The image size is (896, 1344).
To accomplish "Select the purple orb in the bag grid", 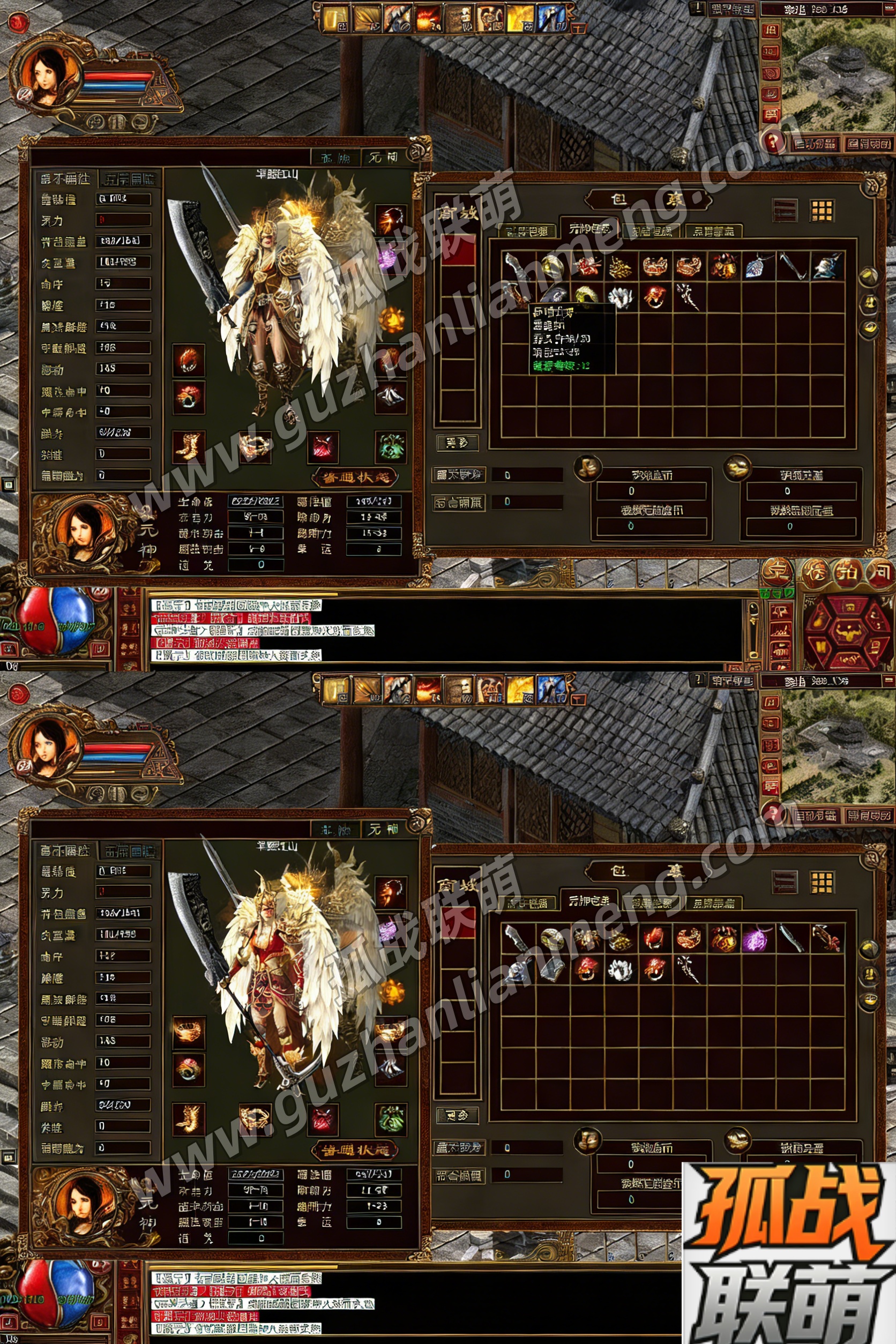I will (758, 939).
